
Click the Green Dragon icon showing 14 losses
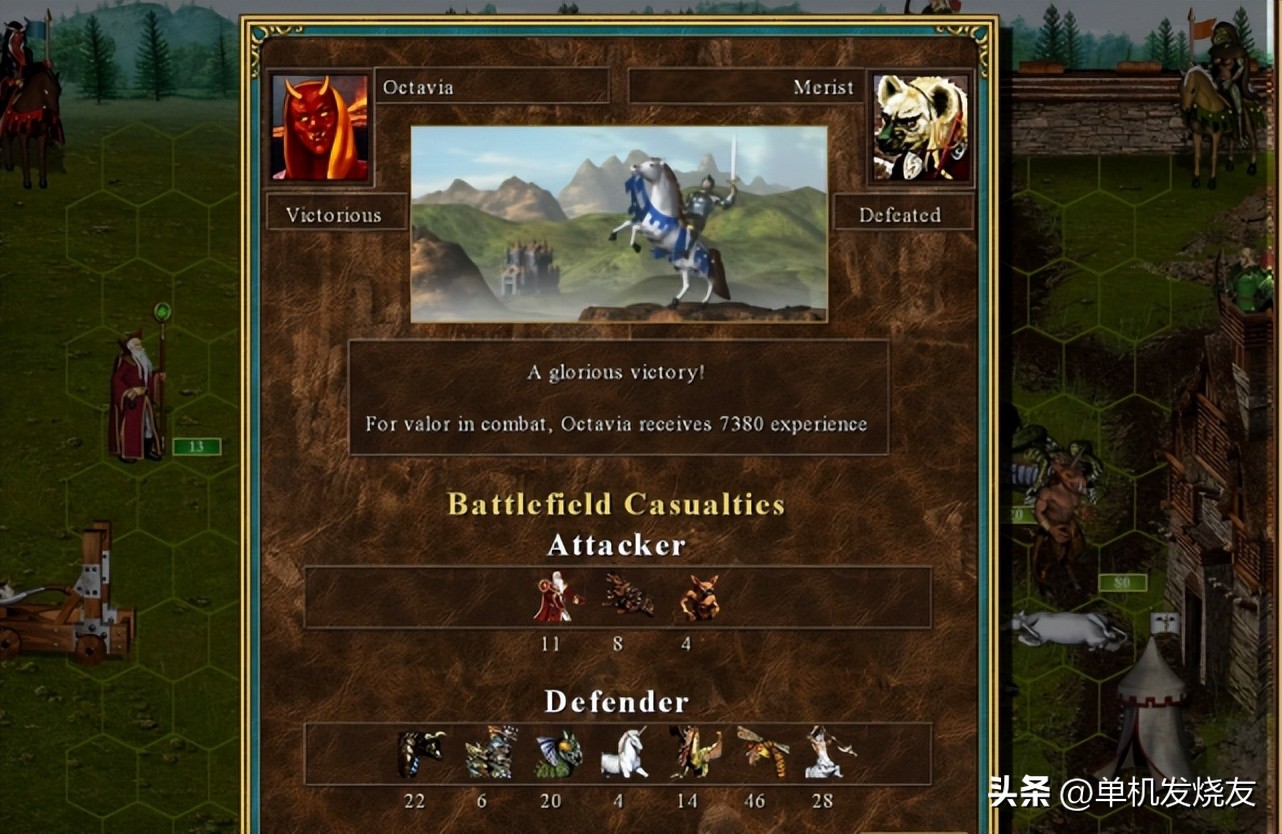688,755
